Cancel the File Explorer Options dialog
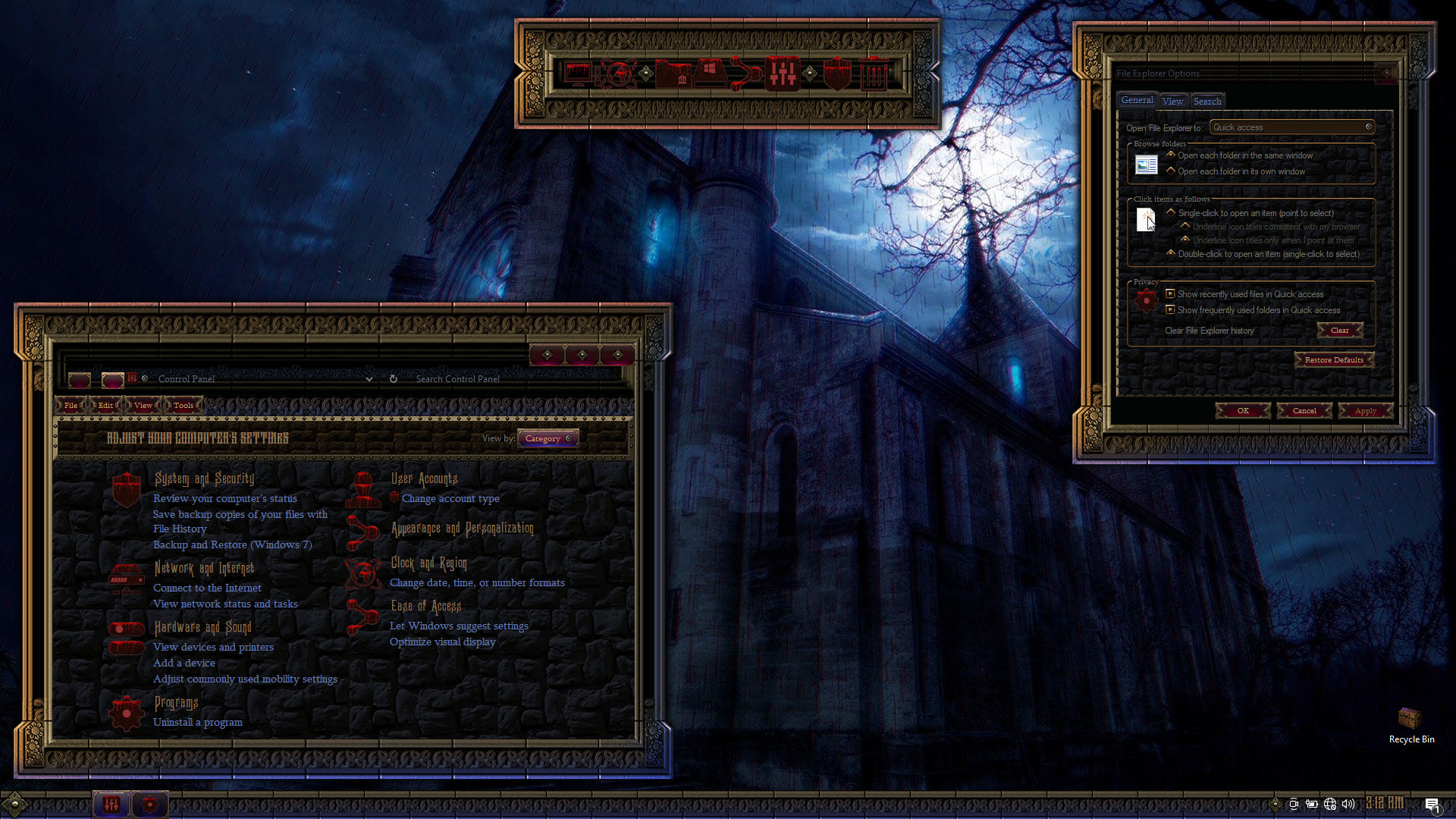The width and height of the screenshot is (1456, 819). tap(1304, 411)
